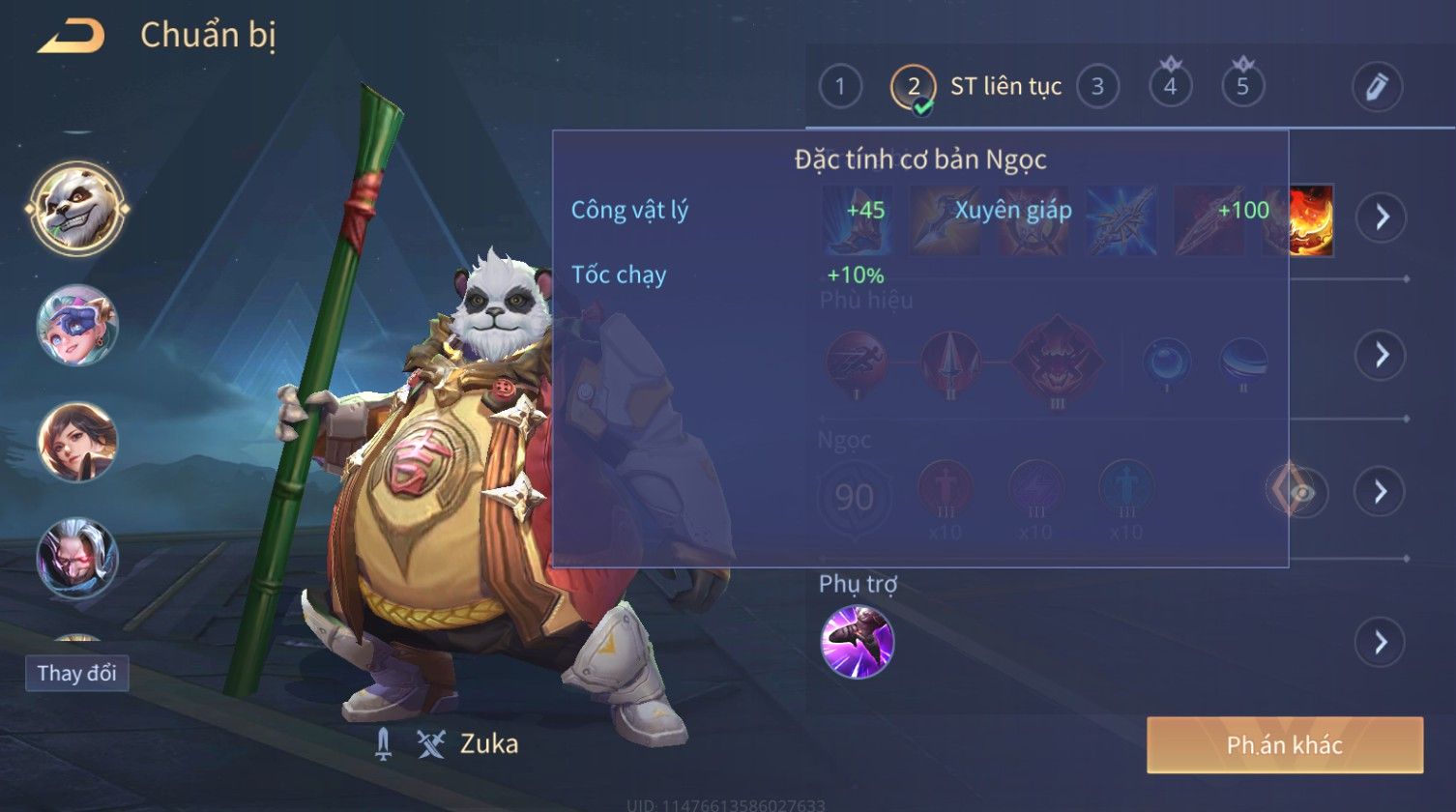
Task: Select the white-haired hero portrait
Action: pos(77,558)
